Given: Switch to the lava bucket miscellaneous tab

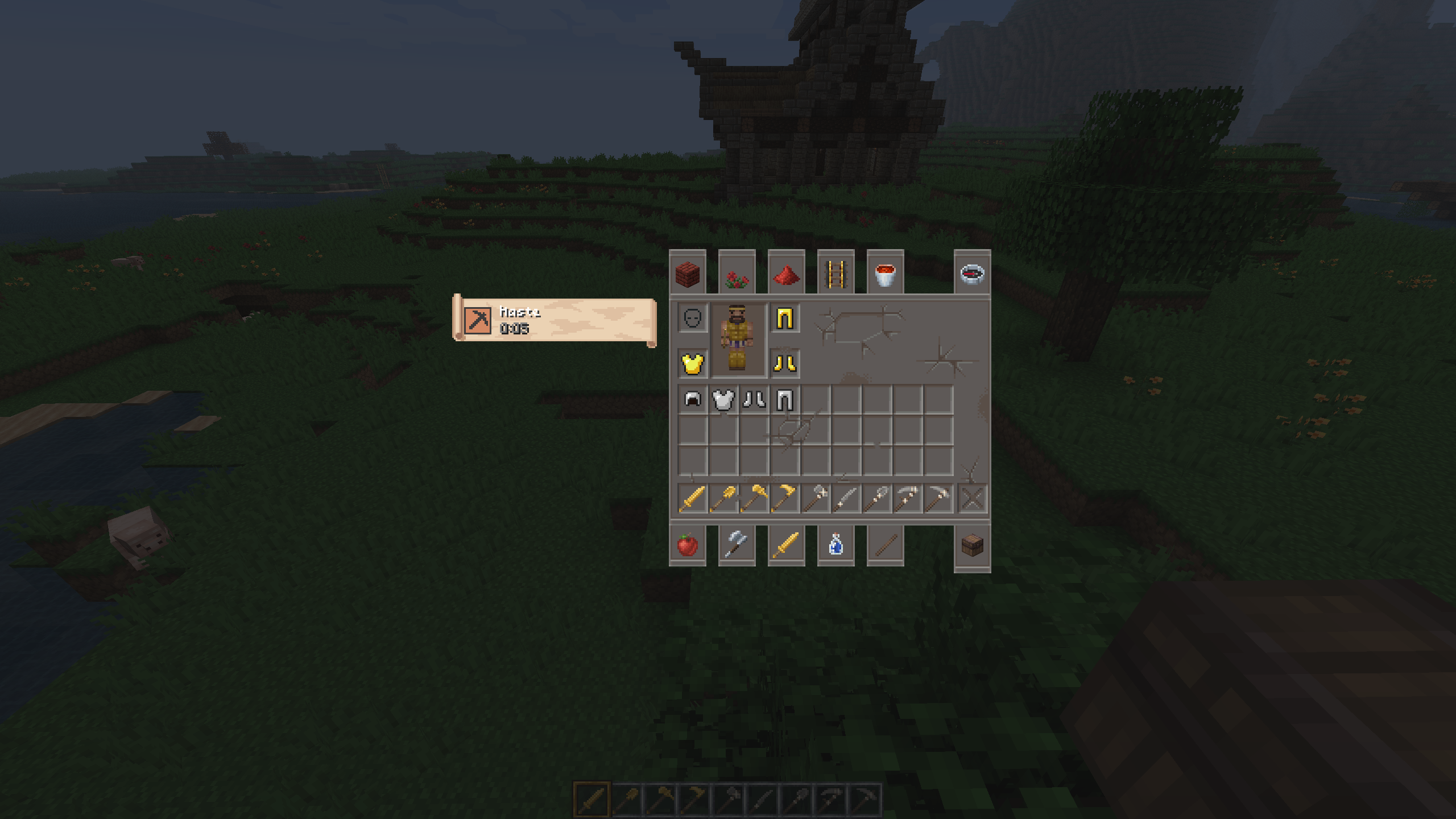Looking at the screenshot, I should 886,274.
